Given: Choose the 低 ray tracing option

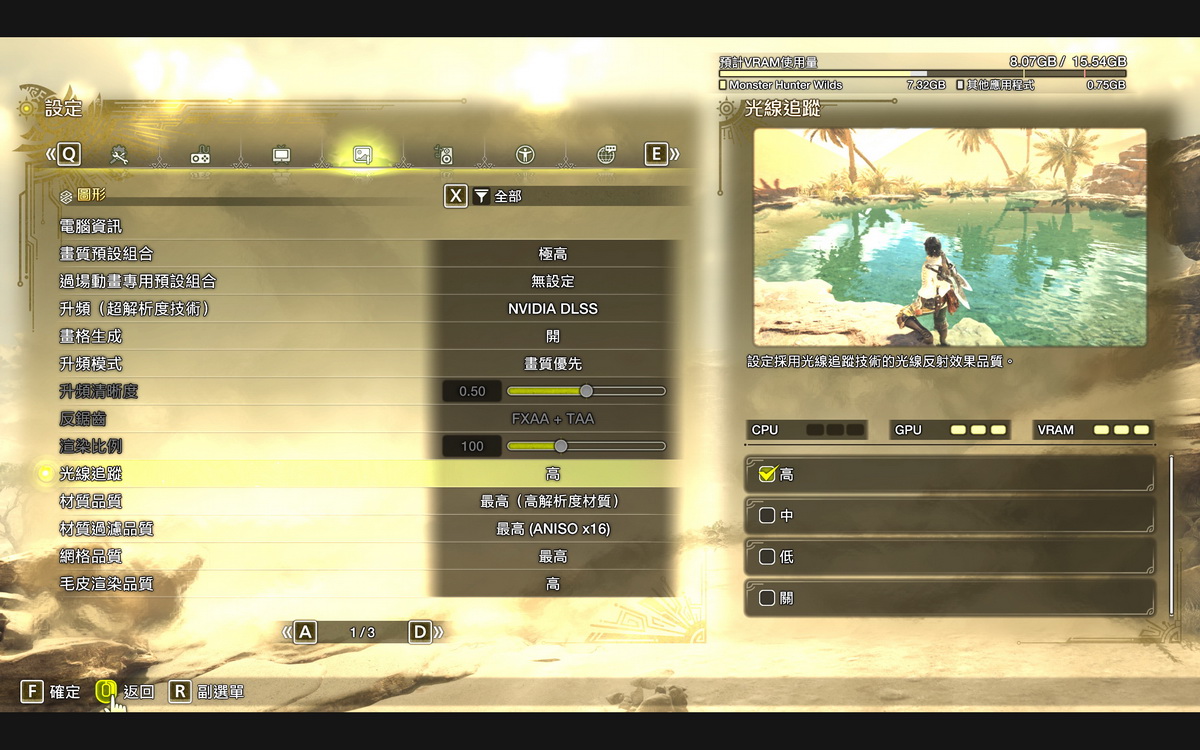Looking at the screenshot, I should coord(948,557).
